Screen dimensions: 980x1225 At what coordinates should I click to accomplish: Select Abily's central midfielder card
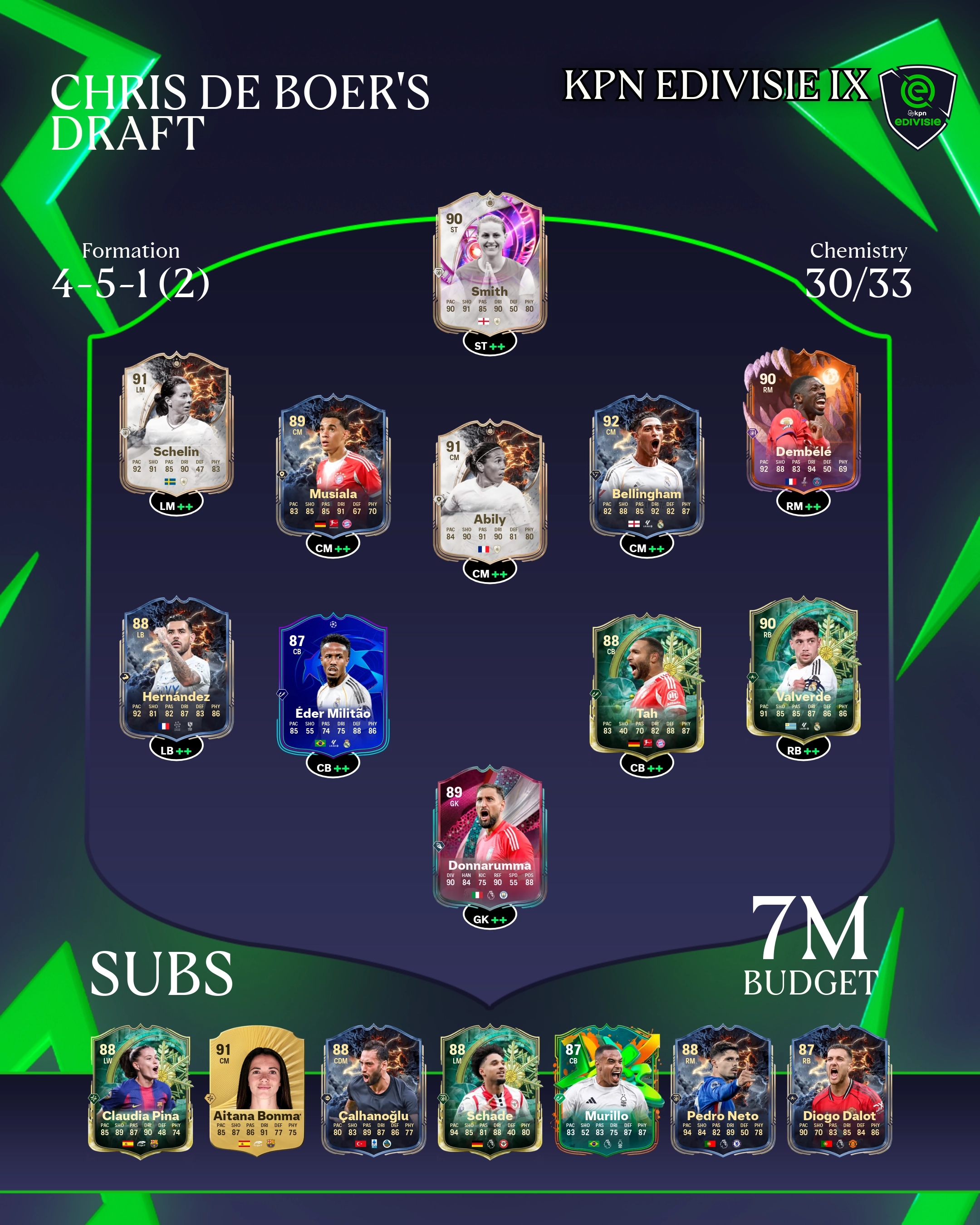pyautogui.click(x=490, y=491)
